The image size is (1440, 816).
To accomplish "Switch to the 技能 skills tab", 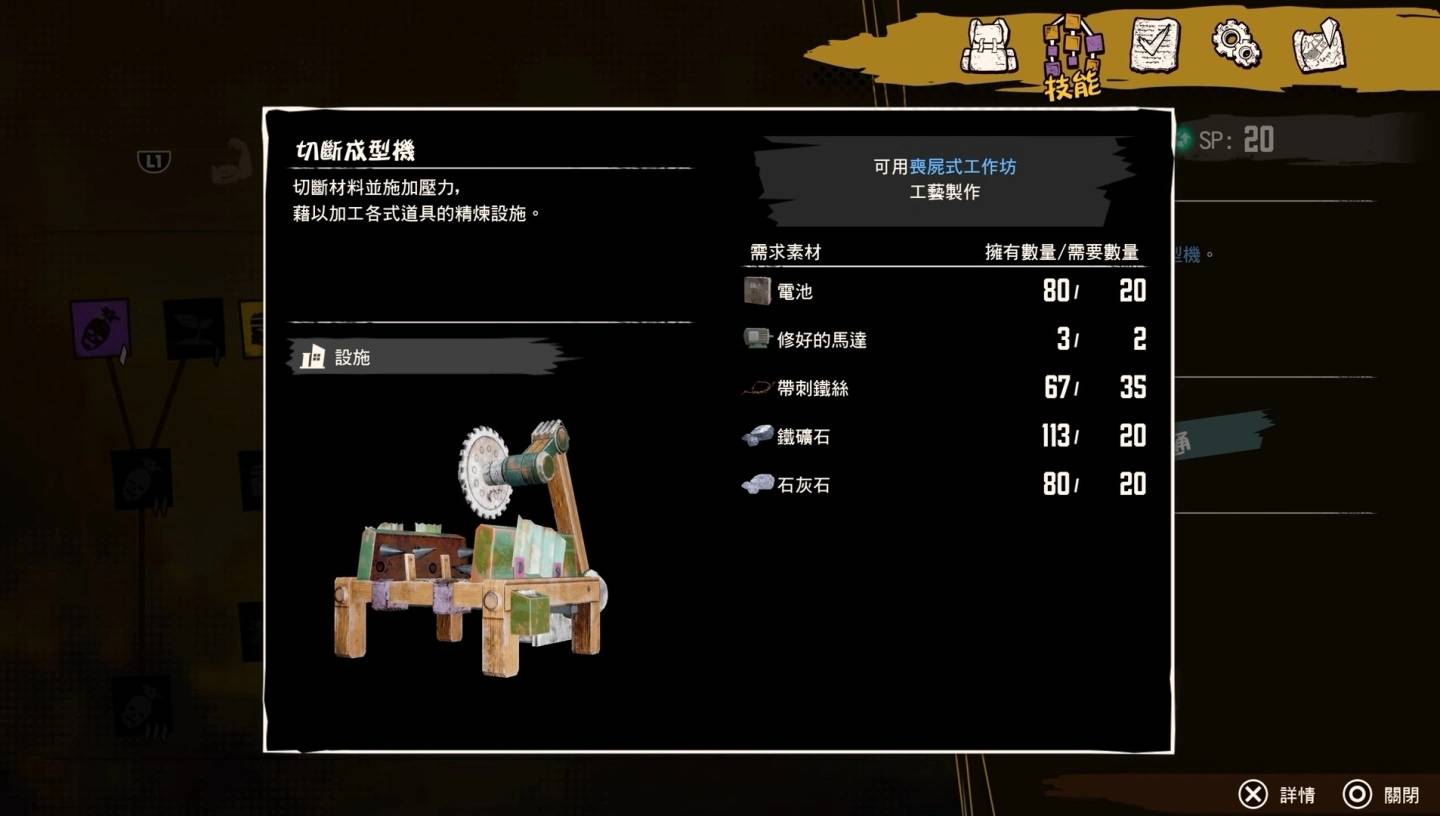I will (1072, 44).
